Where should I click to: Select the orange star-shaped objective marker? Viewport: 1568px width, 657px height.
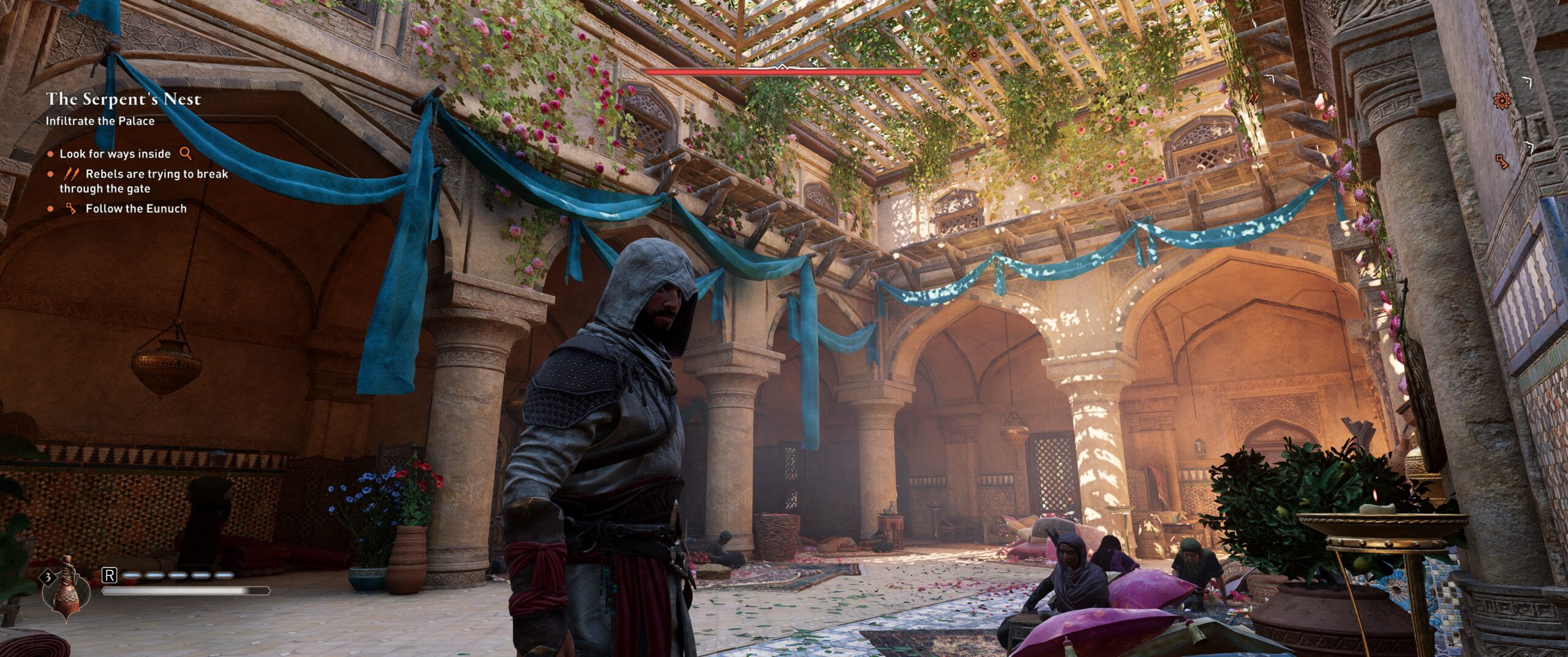[x=1501, y=100]
